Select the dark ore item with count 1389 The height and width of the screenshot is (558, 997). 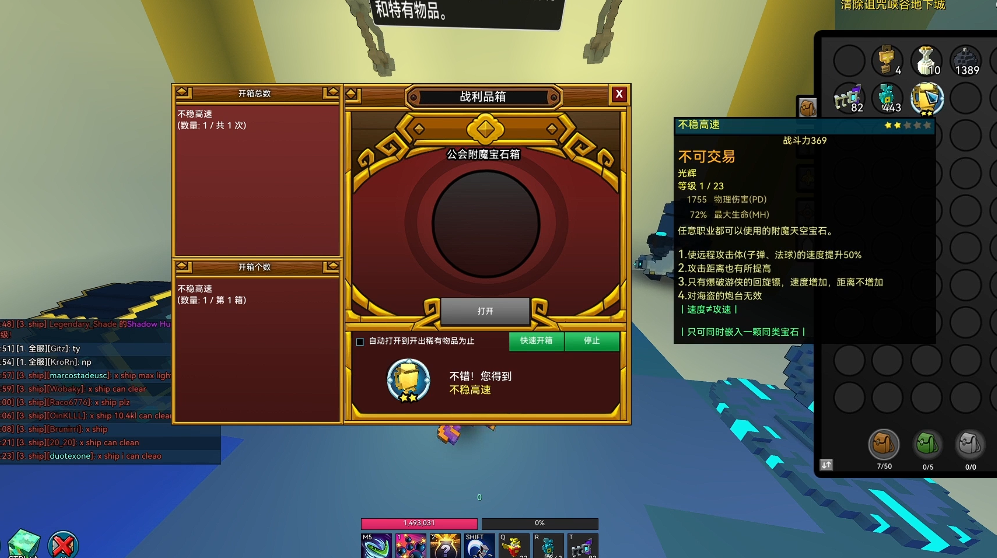coord(965,60)
